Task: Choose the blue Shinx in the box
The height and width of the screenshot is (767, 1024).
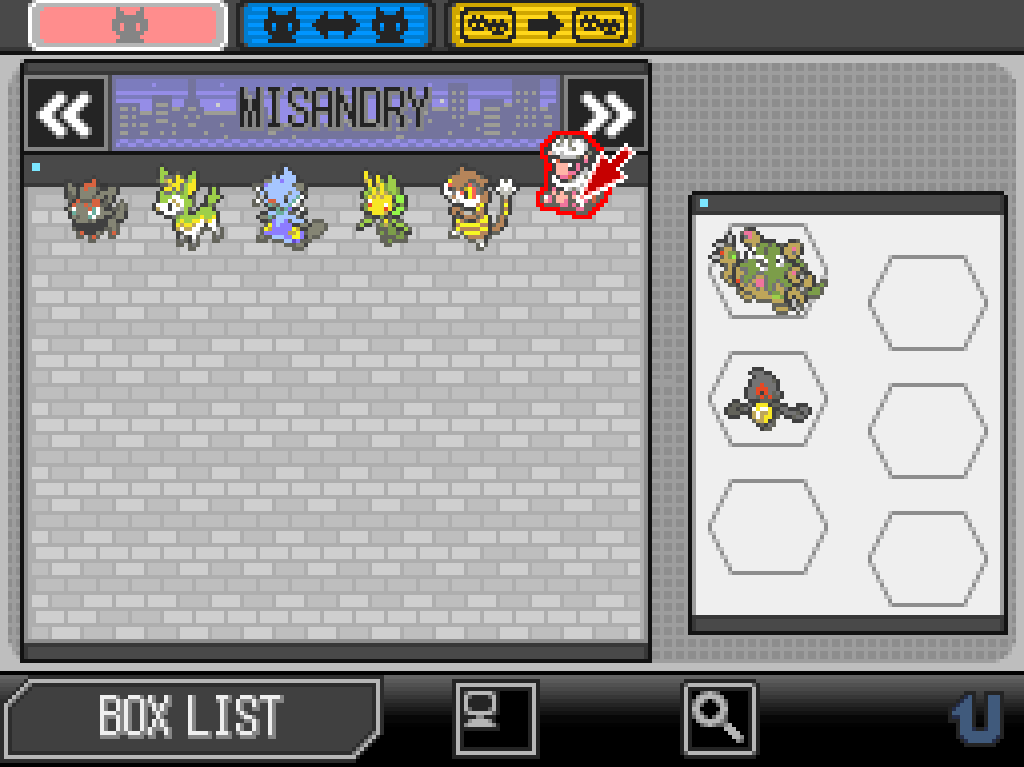Action: [284, 210]
